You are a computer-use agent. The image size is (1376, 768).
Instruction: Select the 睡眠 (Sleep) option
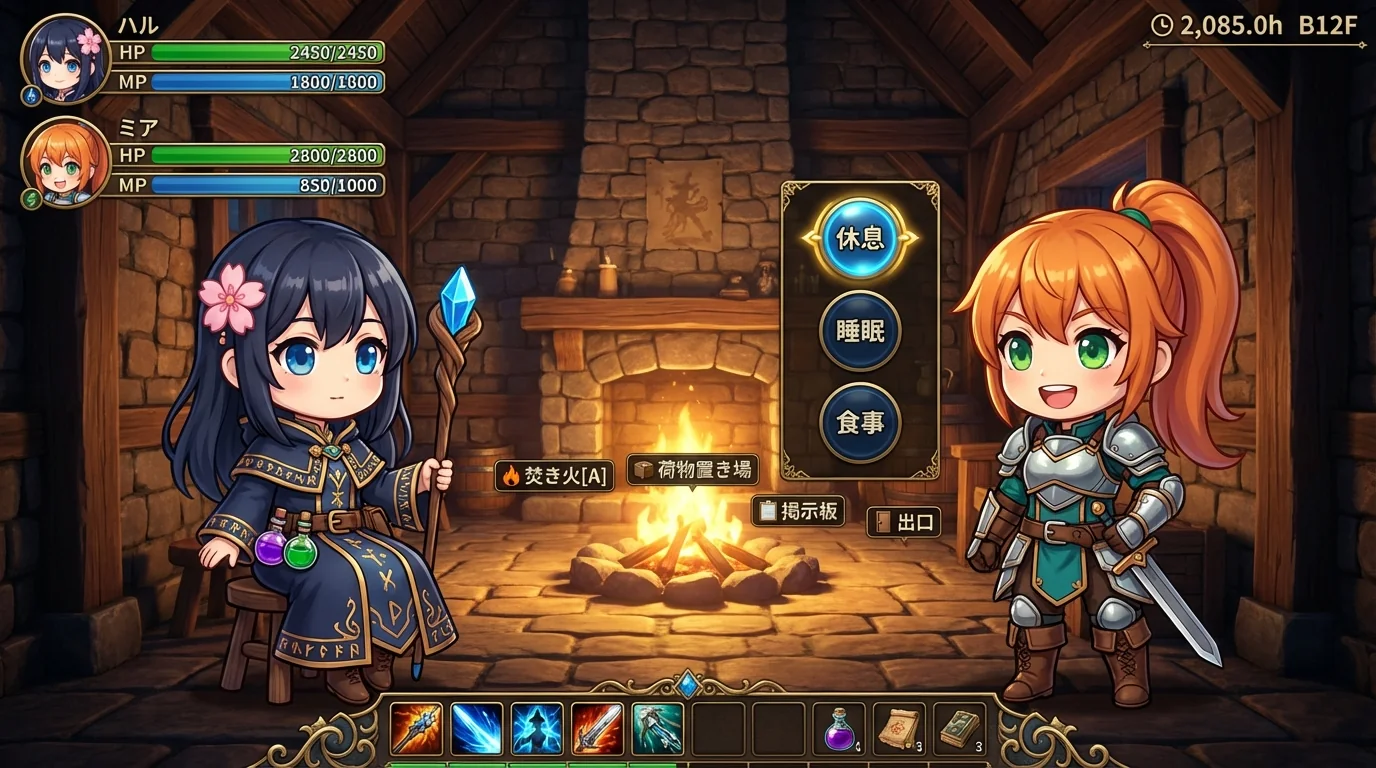point(860,331)
